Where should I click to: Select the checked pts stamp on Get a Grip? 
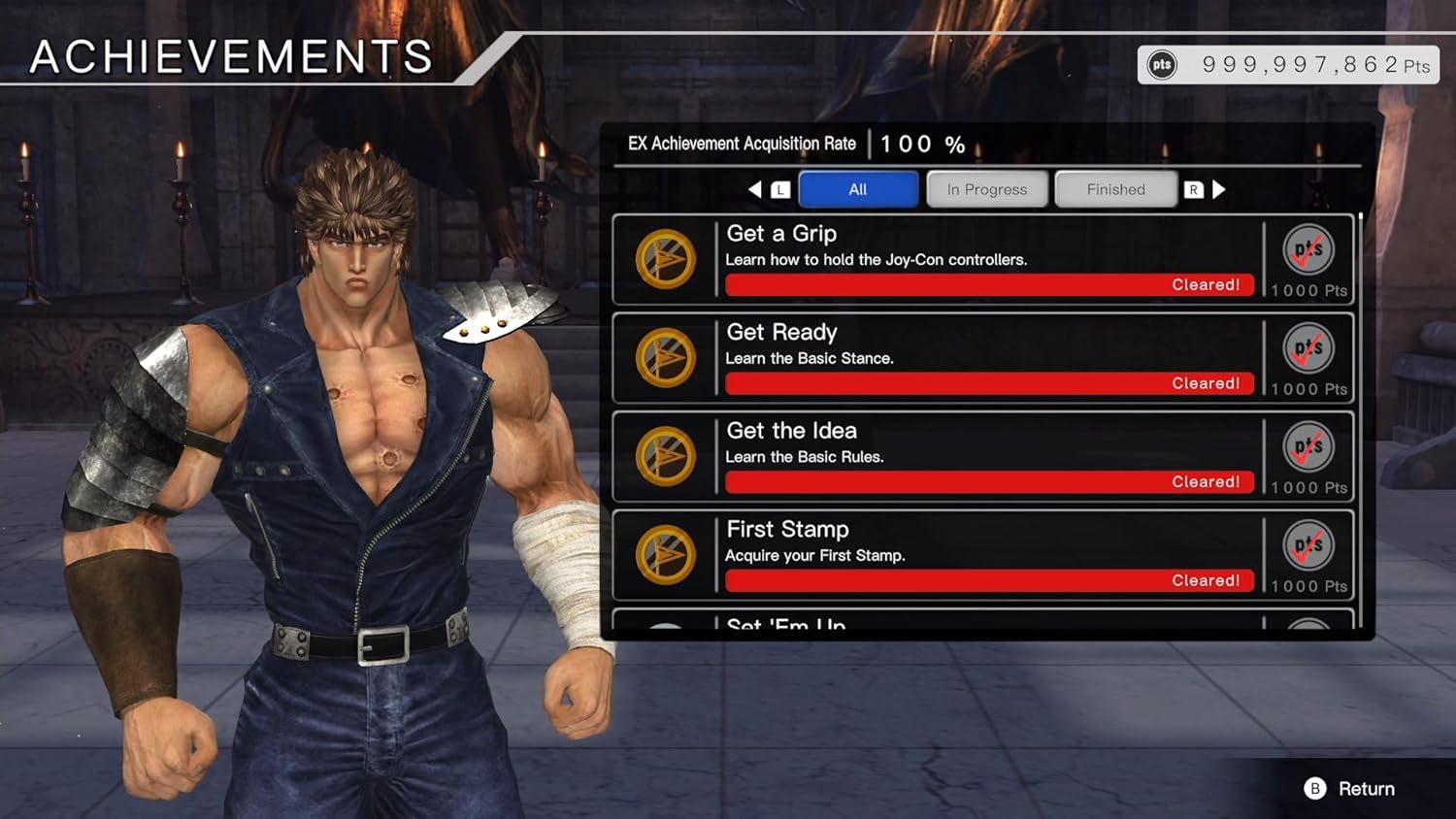point(1307,248)
